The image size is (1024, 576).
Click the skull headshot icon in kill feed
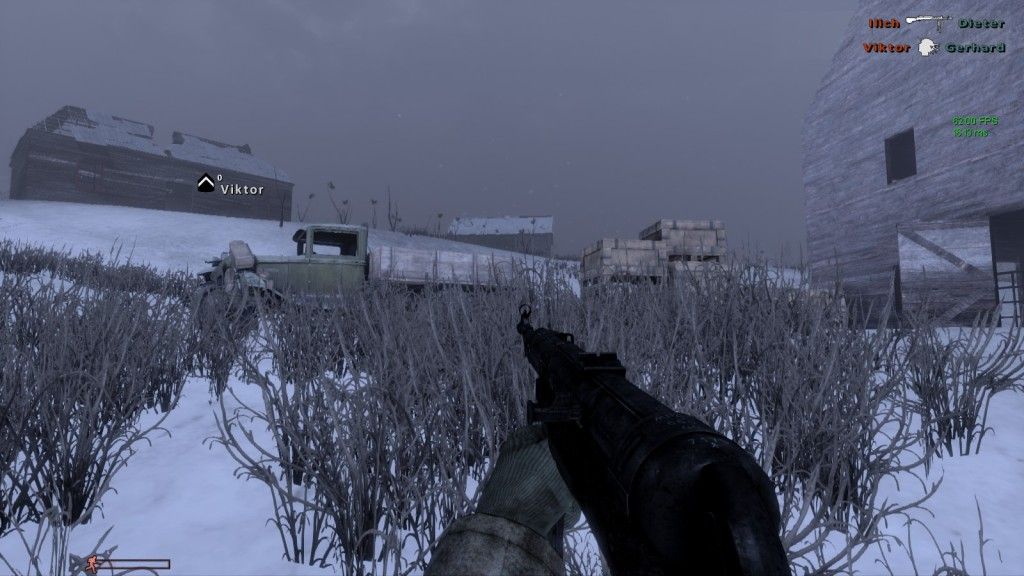[928, 47]
